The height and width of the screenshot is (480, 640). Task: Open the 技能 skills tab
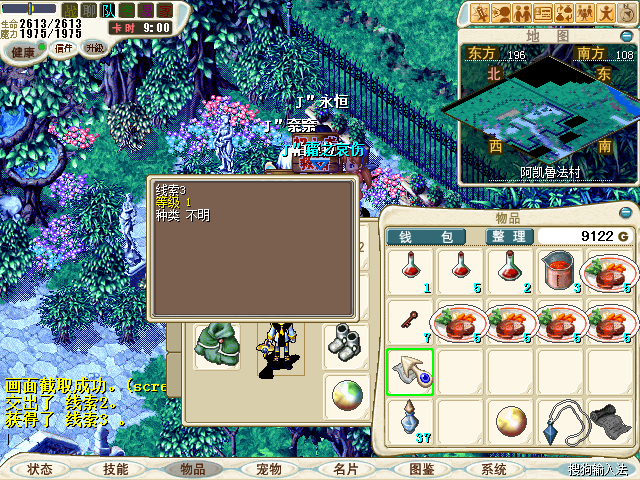point(115,468)
